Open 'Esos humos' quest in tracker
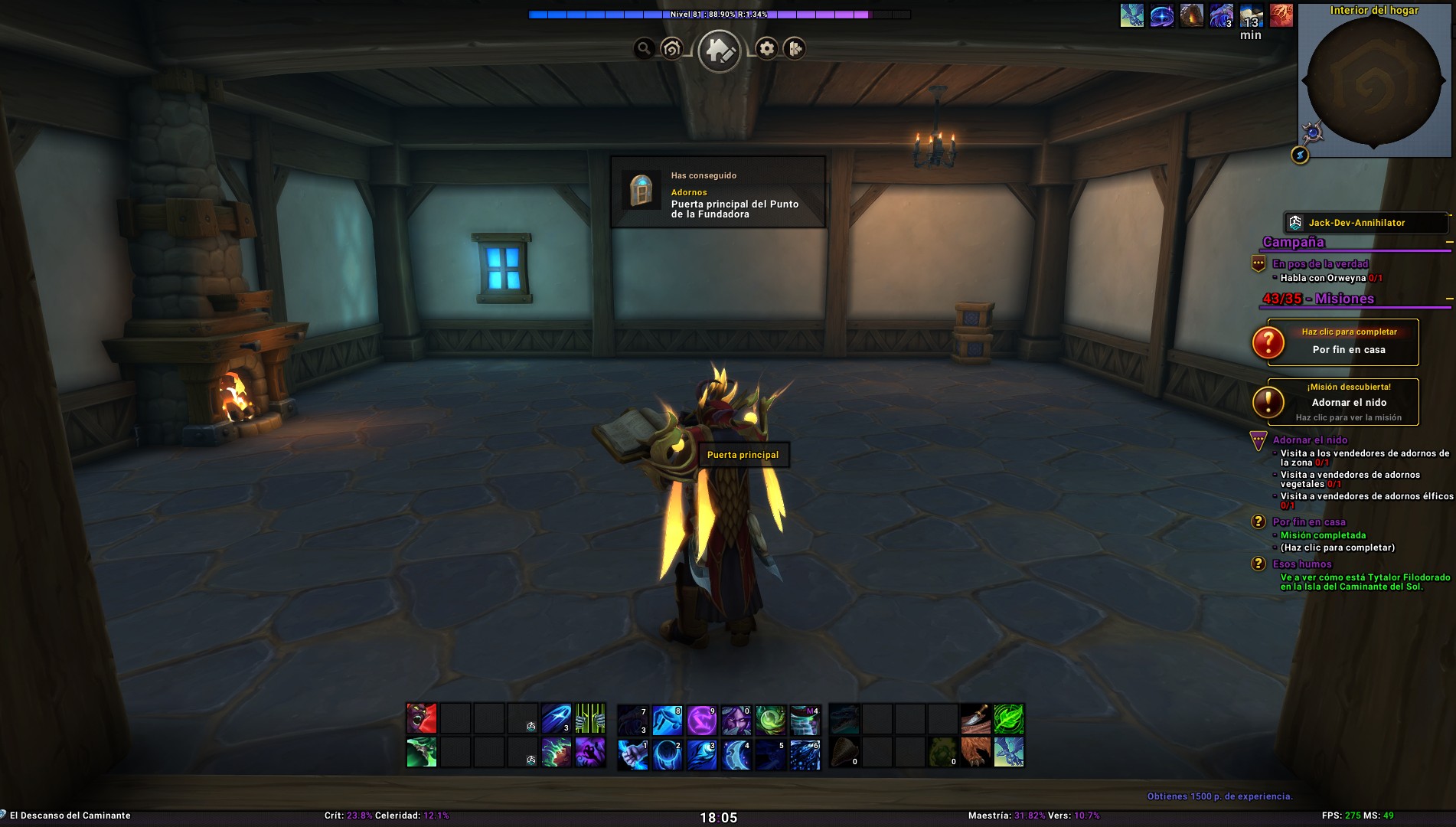The width and height of the screenshot is (1456, 827). pyautogui.click(x=1301, y=564)
